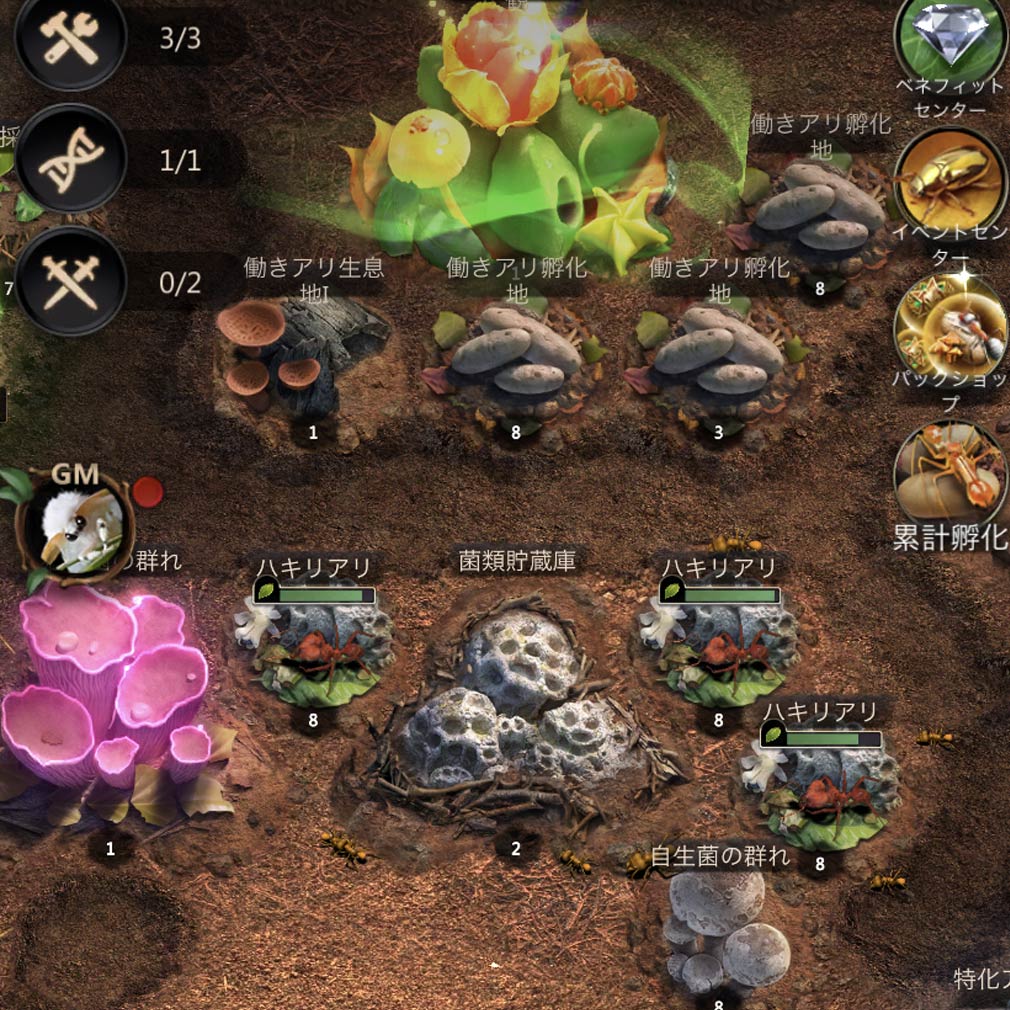Tap the DNA evolution queue icon
This screenshot has height=1010, width=1010.
click(70, 160)
